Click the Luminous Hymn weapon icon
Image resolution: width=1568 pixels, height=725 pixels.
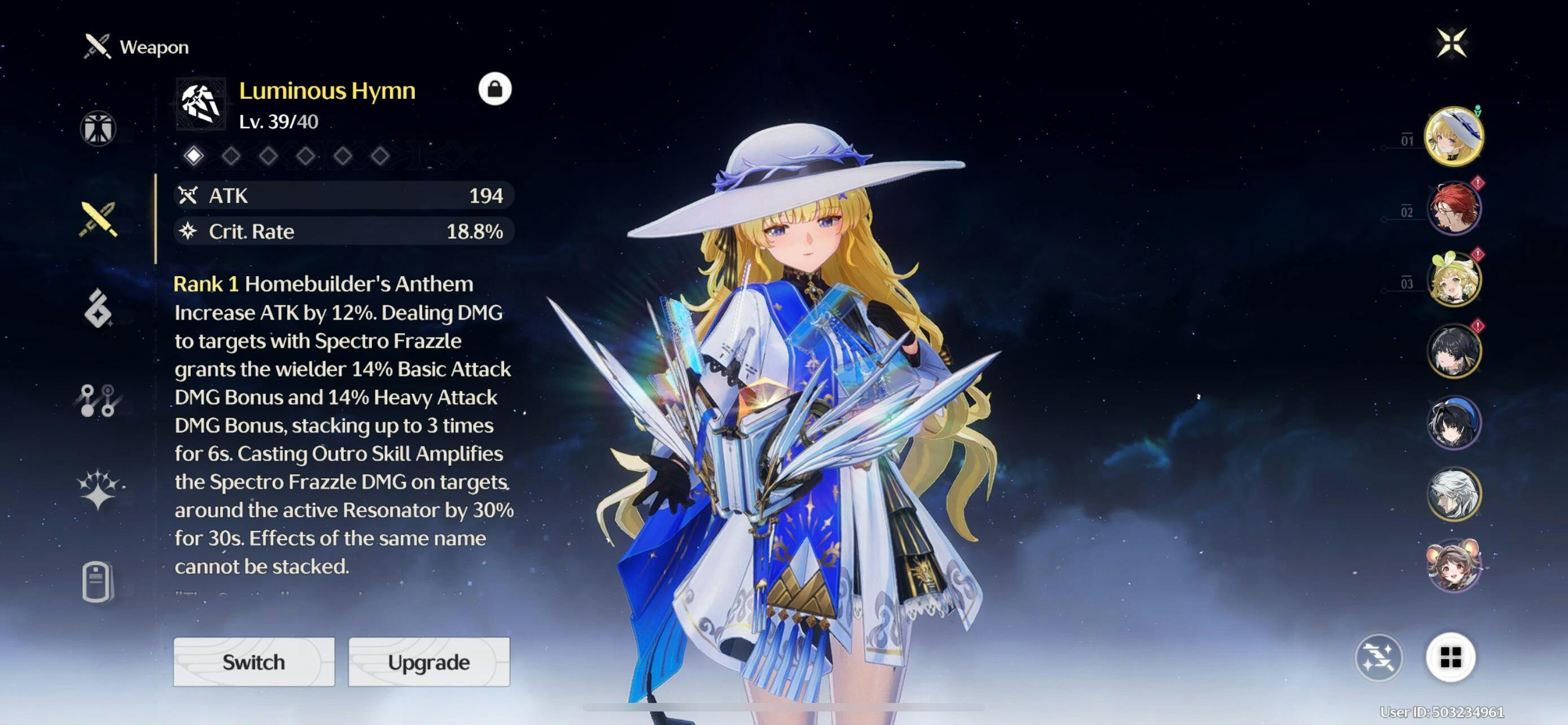pos(201,103)
